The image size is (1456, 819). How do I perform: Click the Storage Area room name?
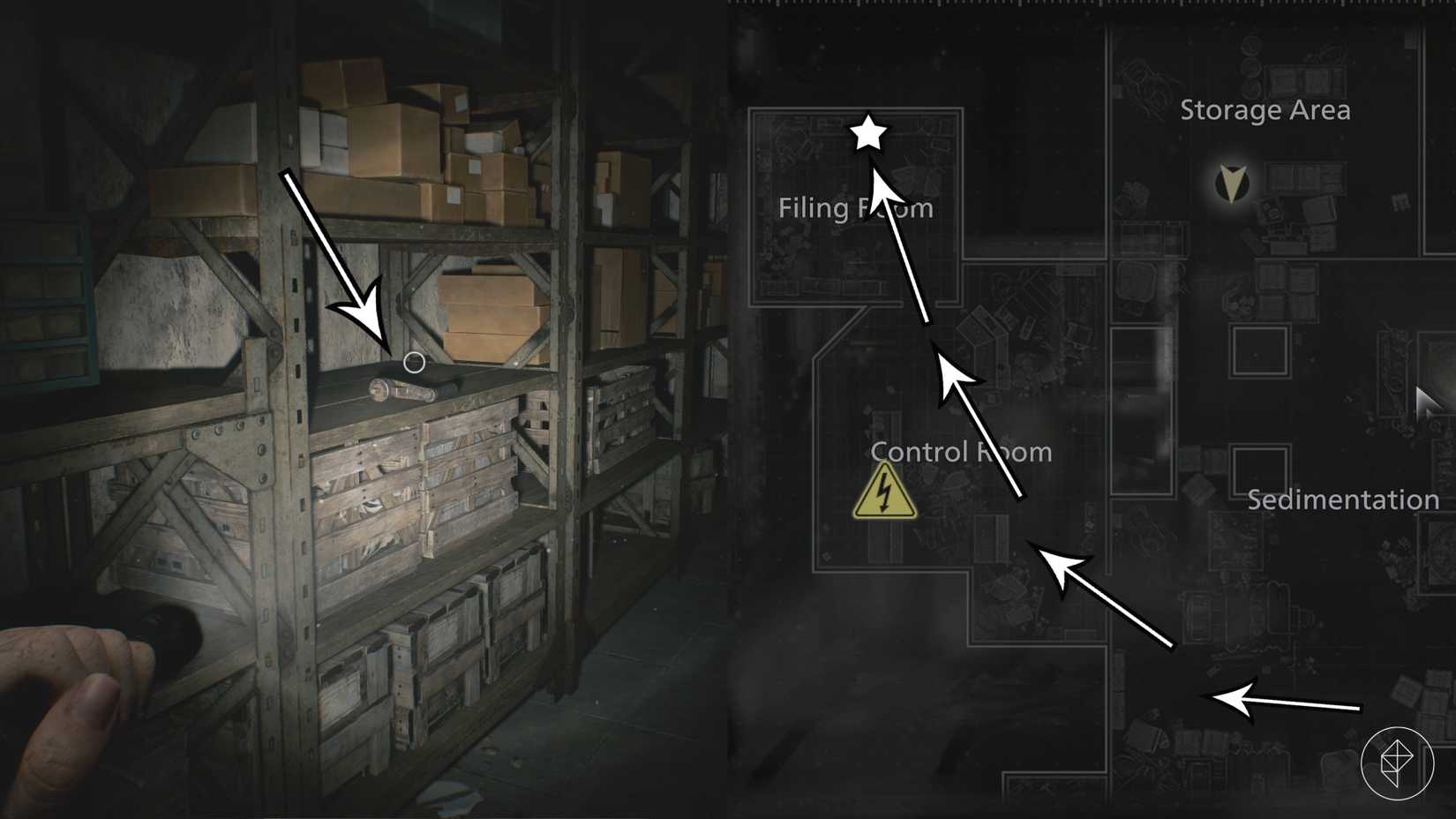point(1265,110)
